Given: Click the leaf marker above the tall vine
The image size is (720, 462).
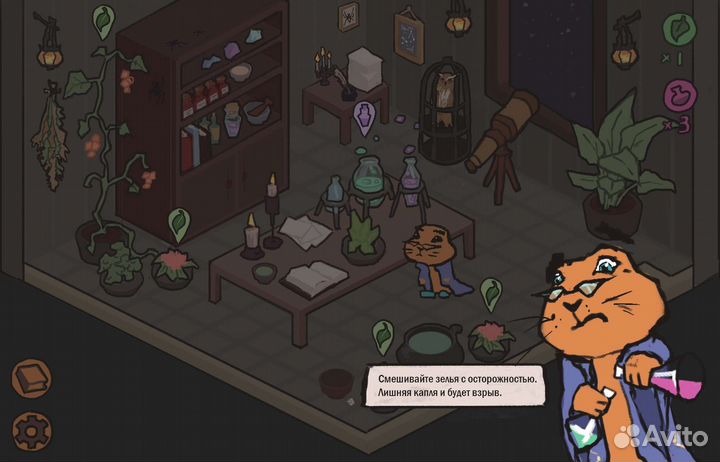Looking at the screenshot, I should pos(104,19).
